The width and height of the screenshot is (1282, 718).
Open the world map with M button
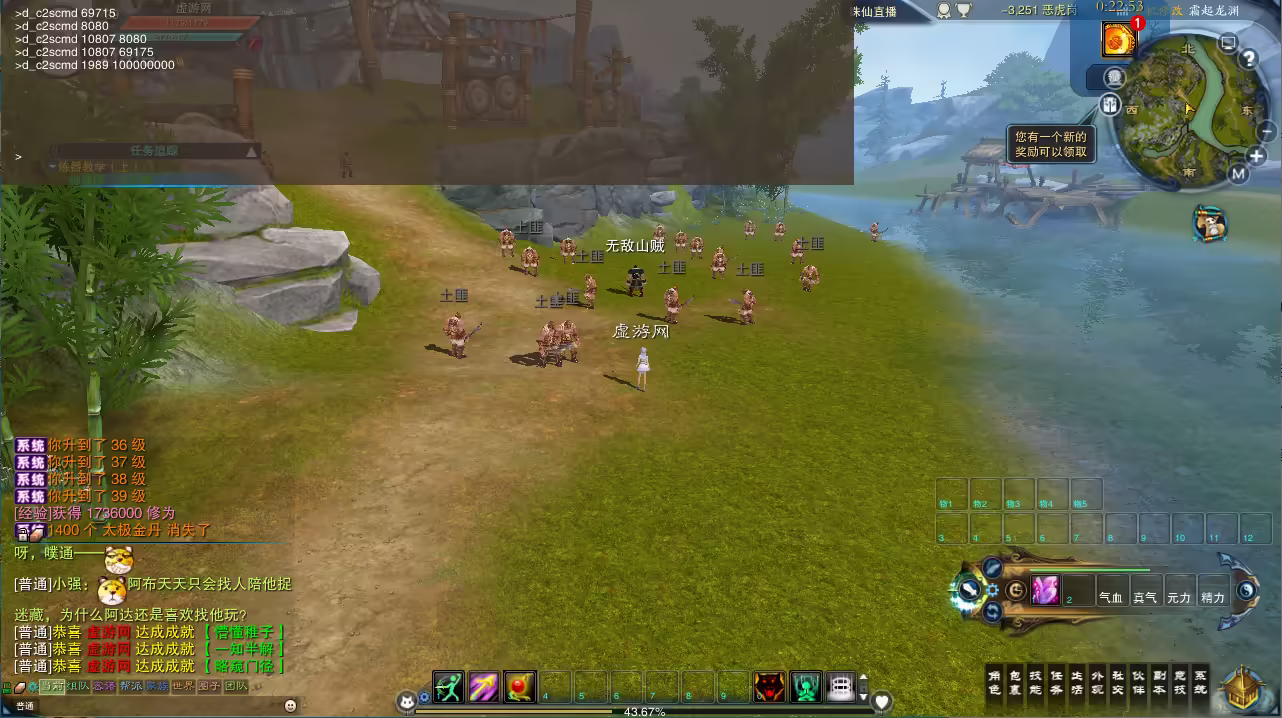pos(1238,174)
